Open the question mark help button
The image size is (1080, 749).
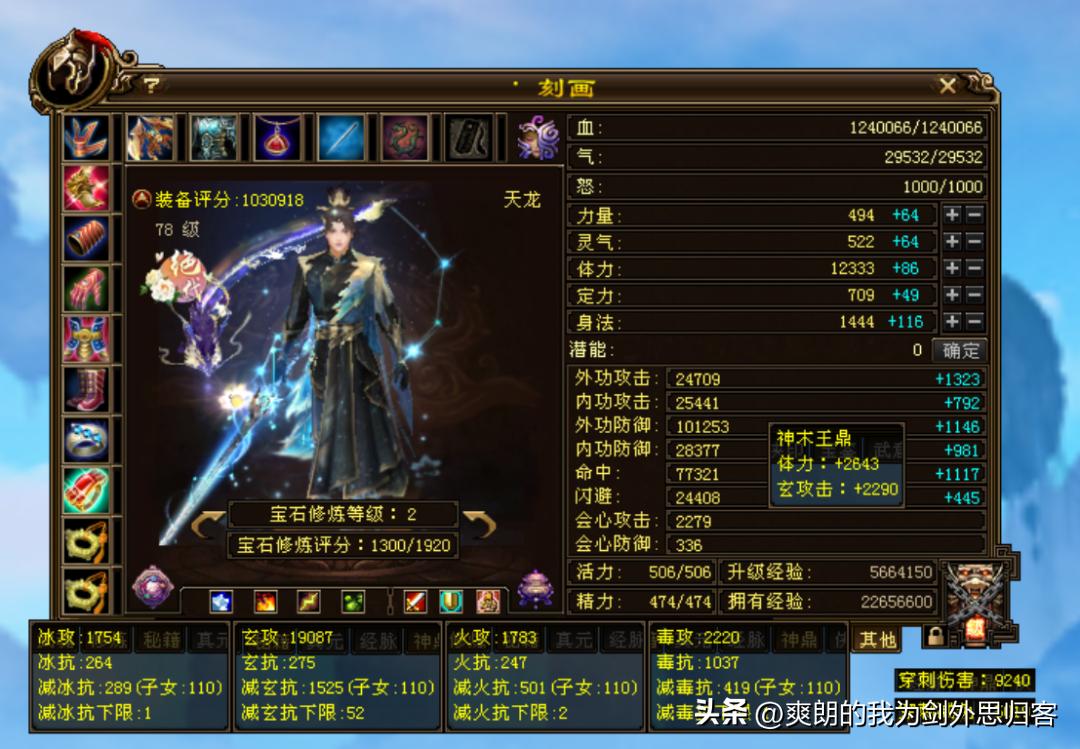coord(151,86)
